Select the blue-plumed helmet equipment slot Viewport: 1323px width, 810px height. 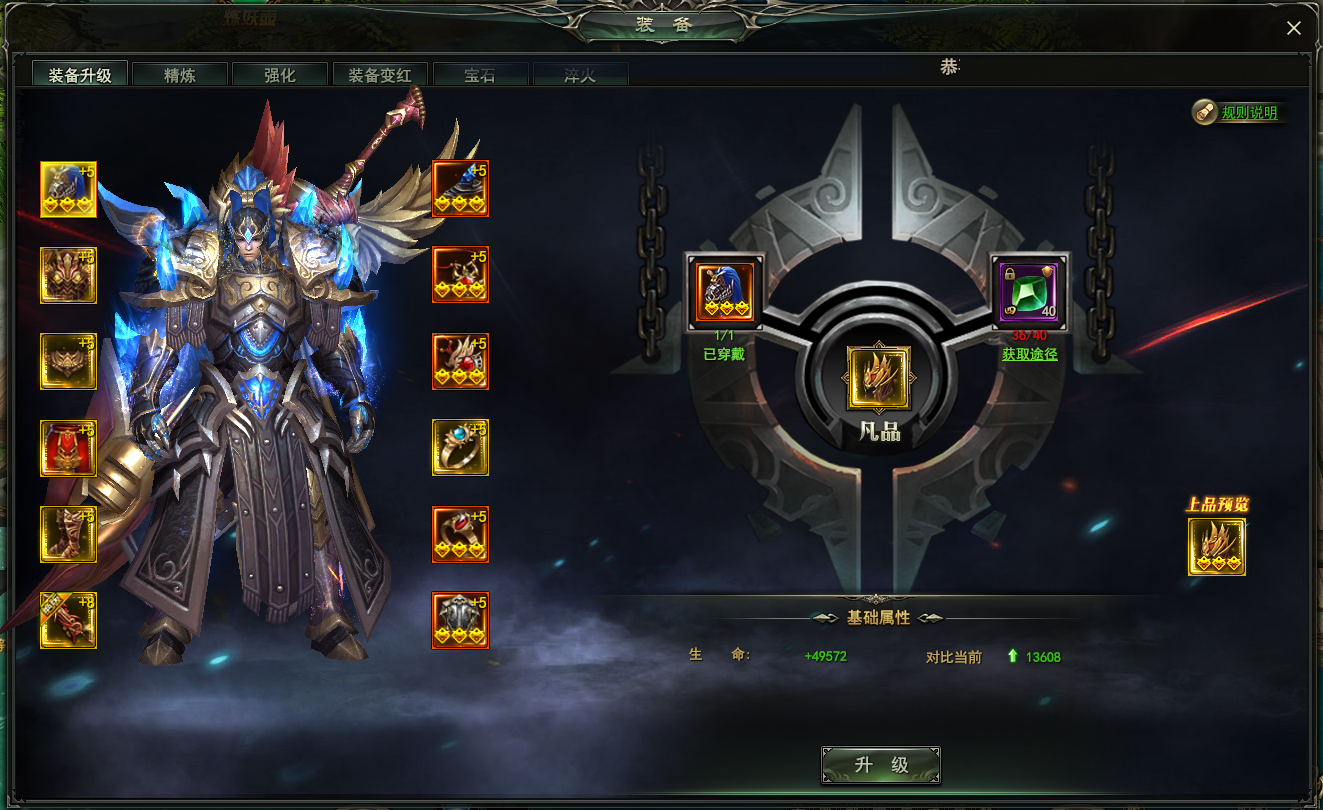68,189
